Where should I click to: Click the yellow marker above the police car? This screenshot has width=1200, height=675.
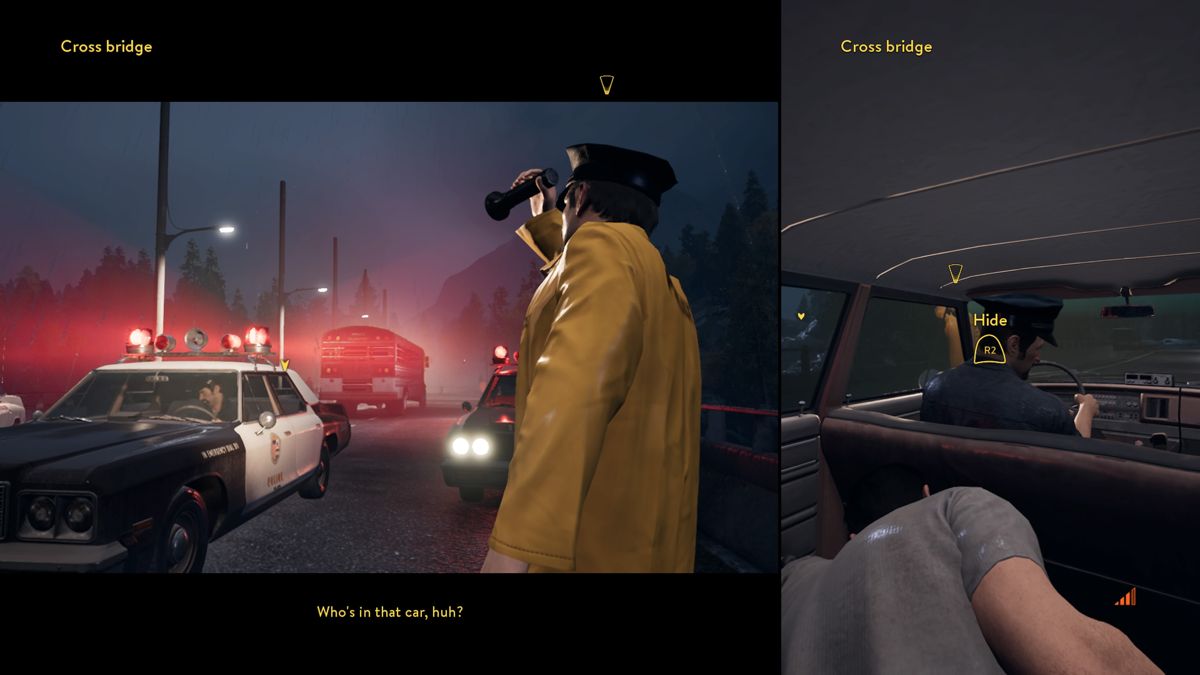click(284, 365)
